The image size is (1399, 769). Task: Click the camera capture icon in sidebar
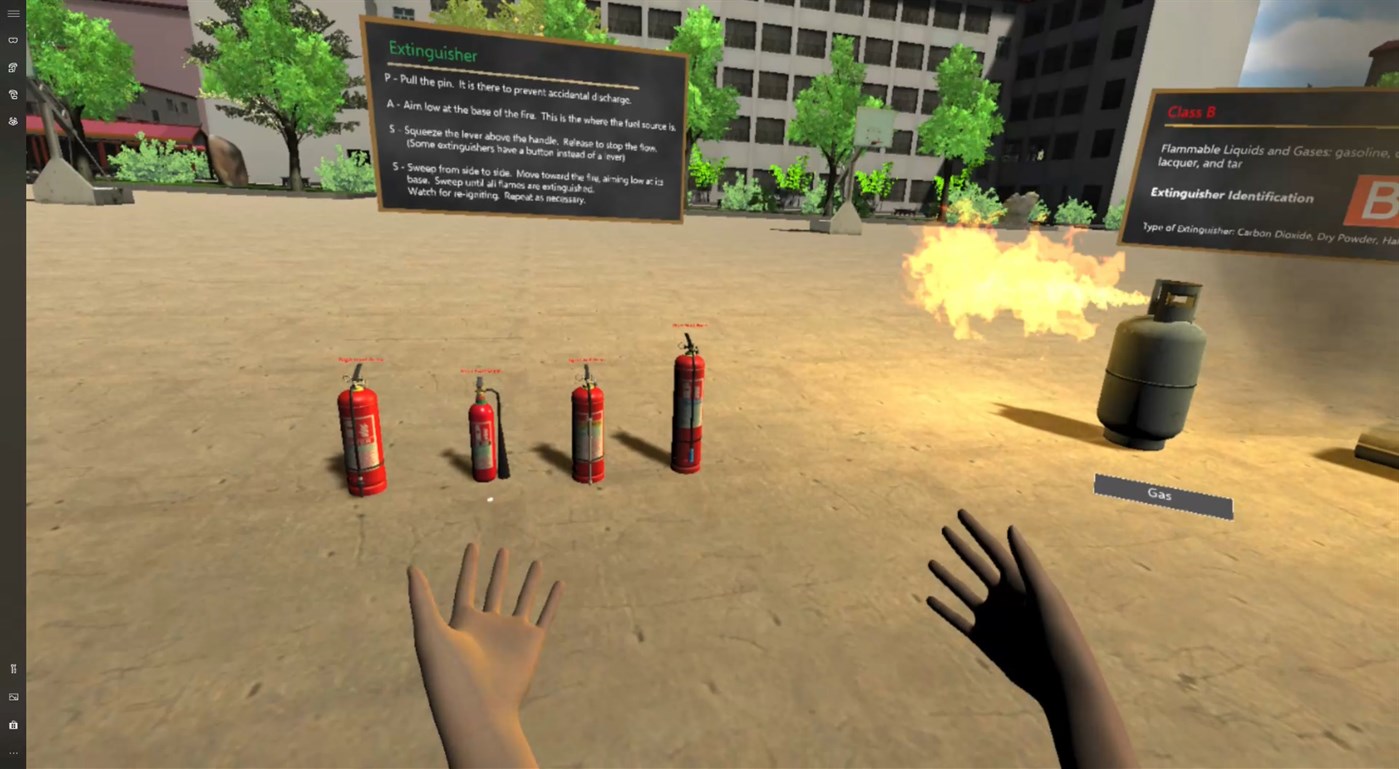tap(13, 724)
